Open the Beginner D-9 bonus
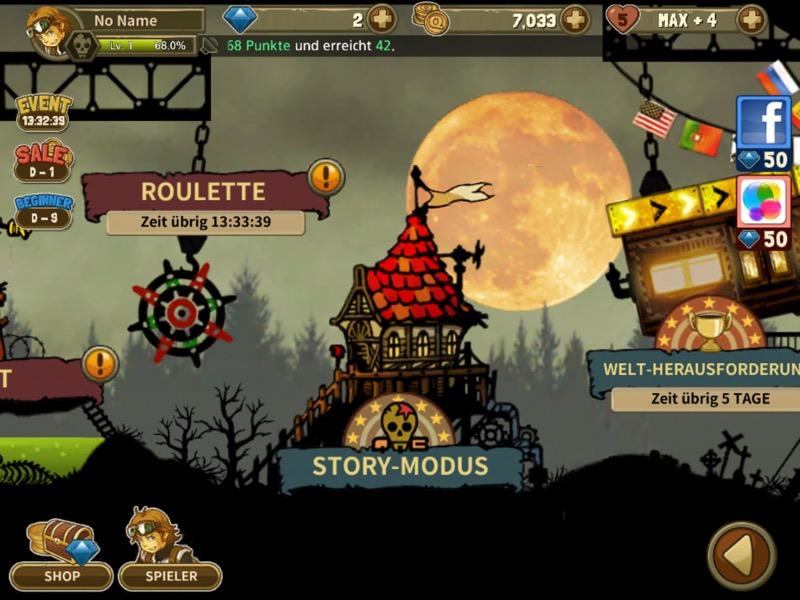800x600 pixels. pos(43,210)
